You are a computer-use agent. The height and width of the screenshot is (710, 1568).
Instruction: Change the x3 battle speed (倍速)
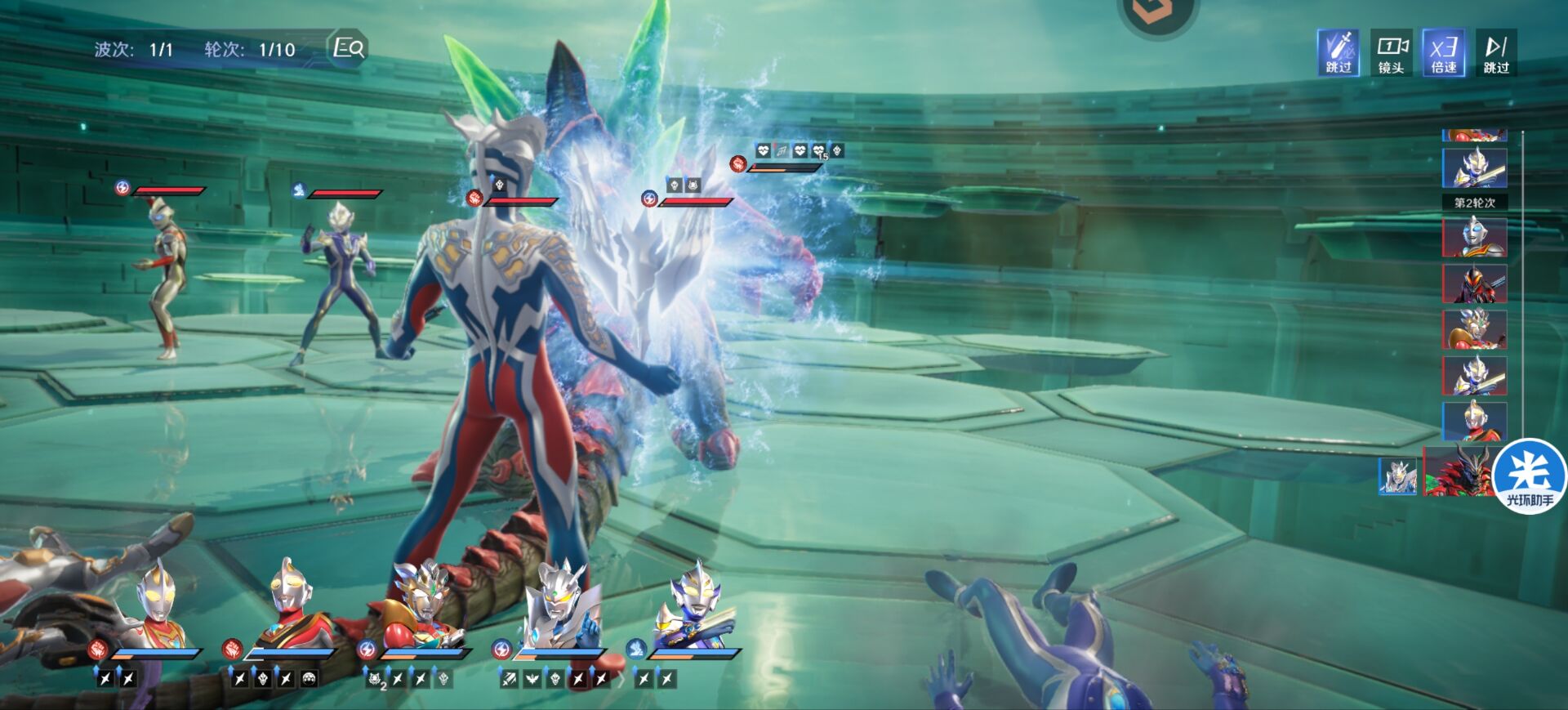1443,53
